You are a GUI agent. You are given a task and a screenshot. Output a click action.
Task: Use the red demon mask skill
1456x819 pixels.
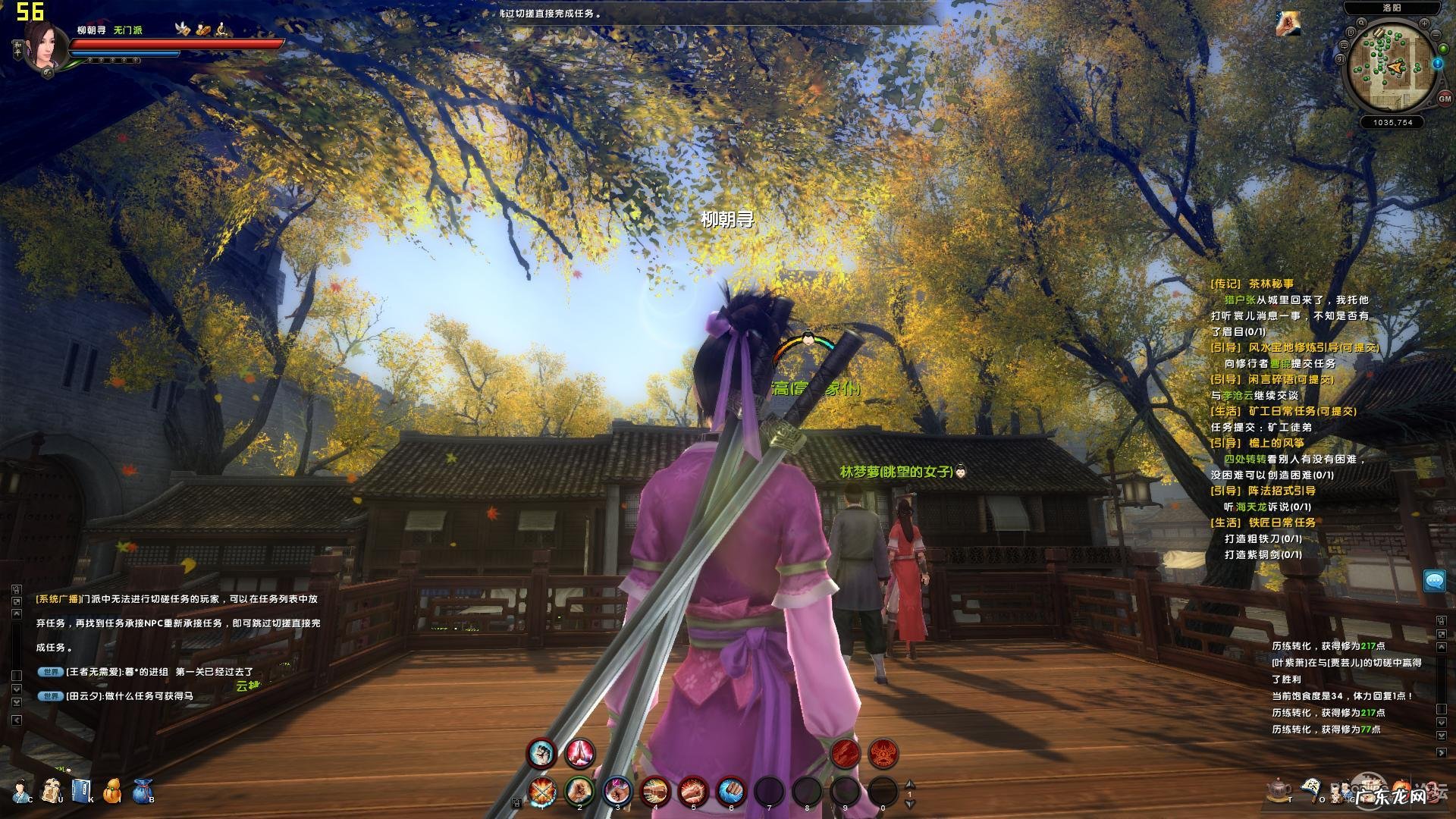coord(883,753)
